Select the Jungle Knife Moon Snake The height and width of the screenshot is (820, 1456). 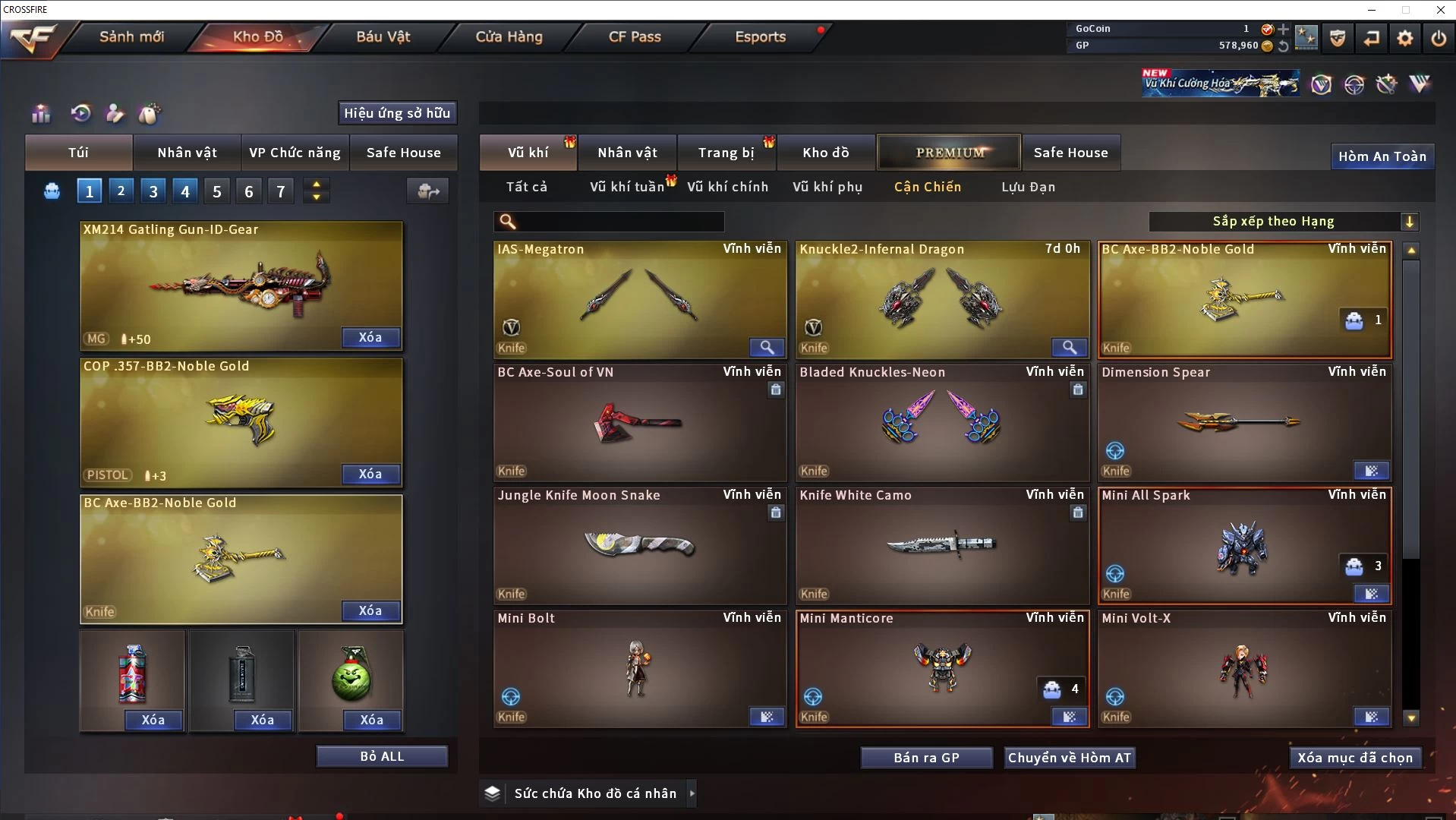point(639,546)
